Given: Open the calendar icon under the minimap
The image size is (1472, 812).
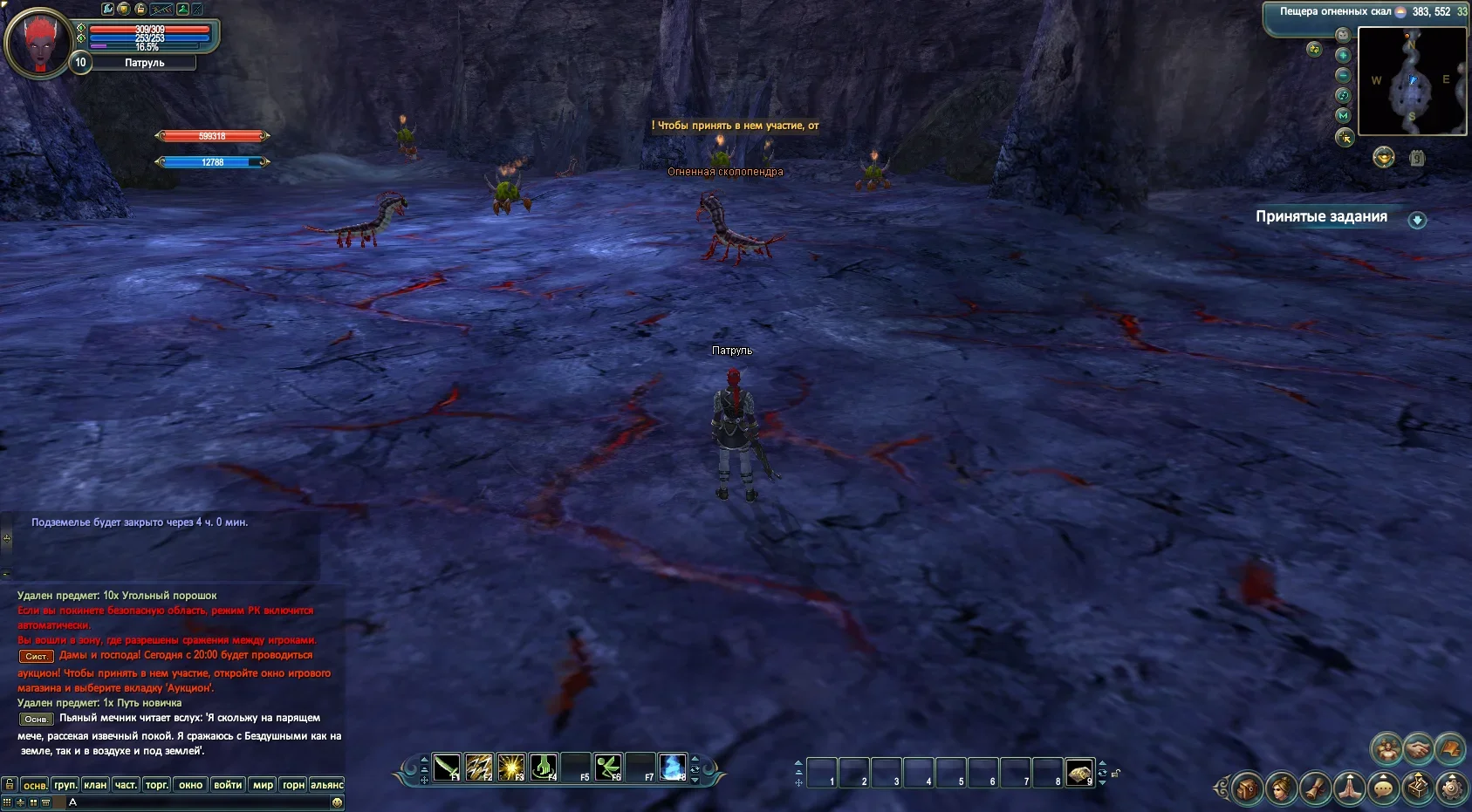Looking at the screenshot, I should click(1417, 158).
